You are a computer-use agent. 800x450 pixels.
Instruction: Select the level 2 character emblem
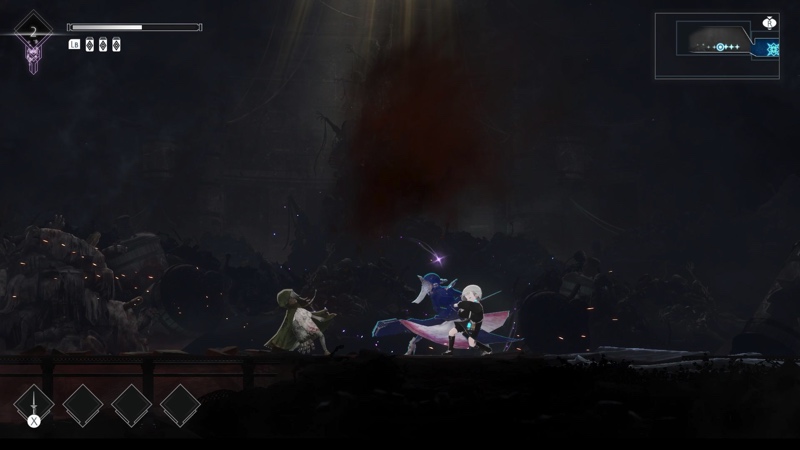pyautogui.click(x=33, y=40)
